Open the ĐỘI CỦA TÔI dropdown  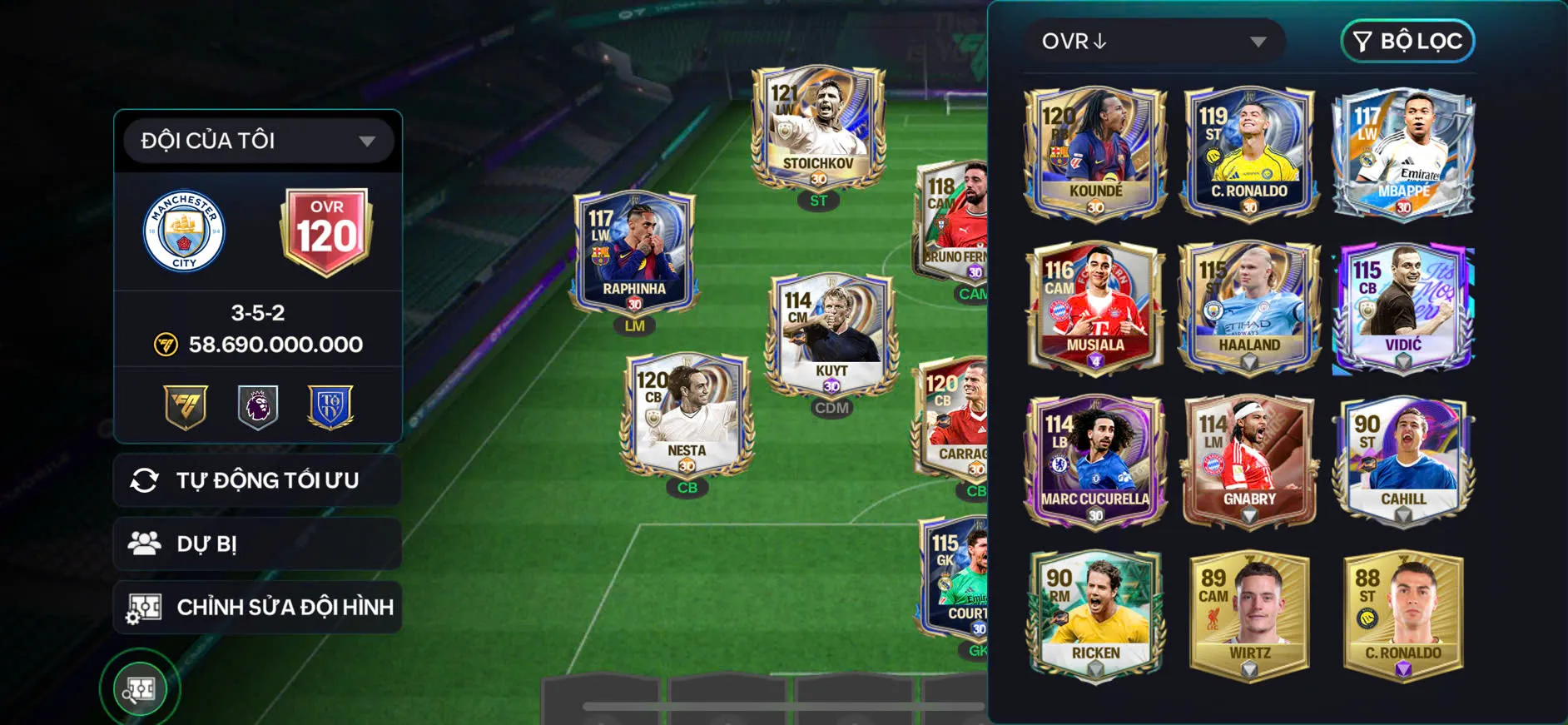point(256,140)
